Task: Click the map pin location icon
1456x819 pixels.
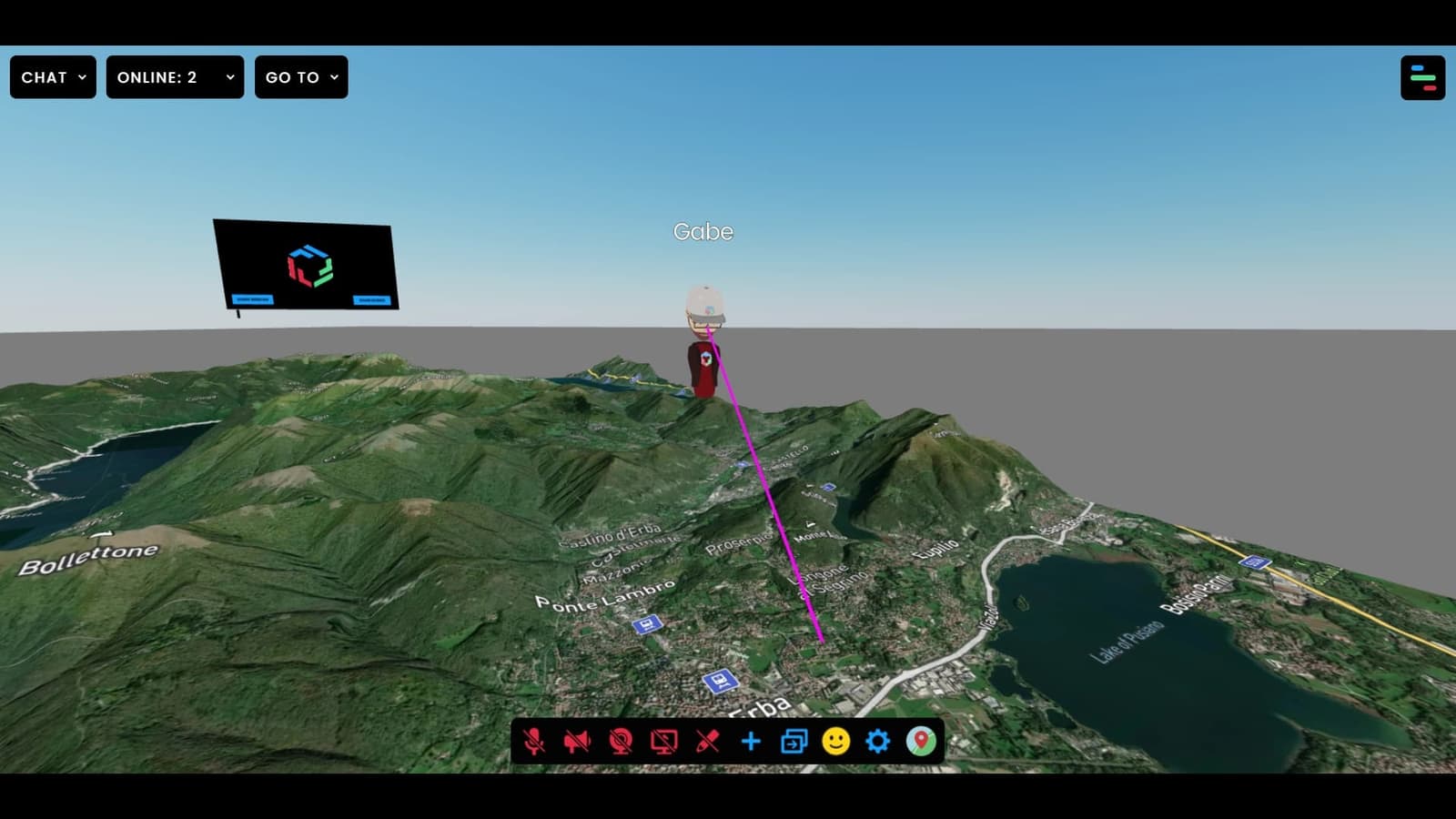Action: click(921, 742)
